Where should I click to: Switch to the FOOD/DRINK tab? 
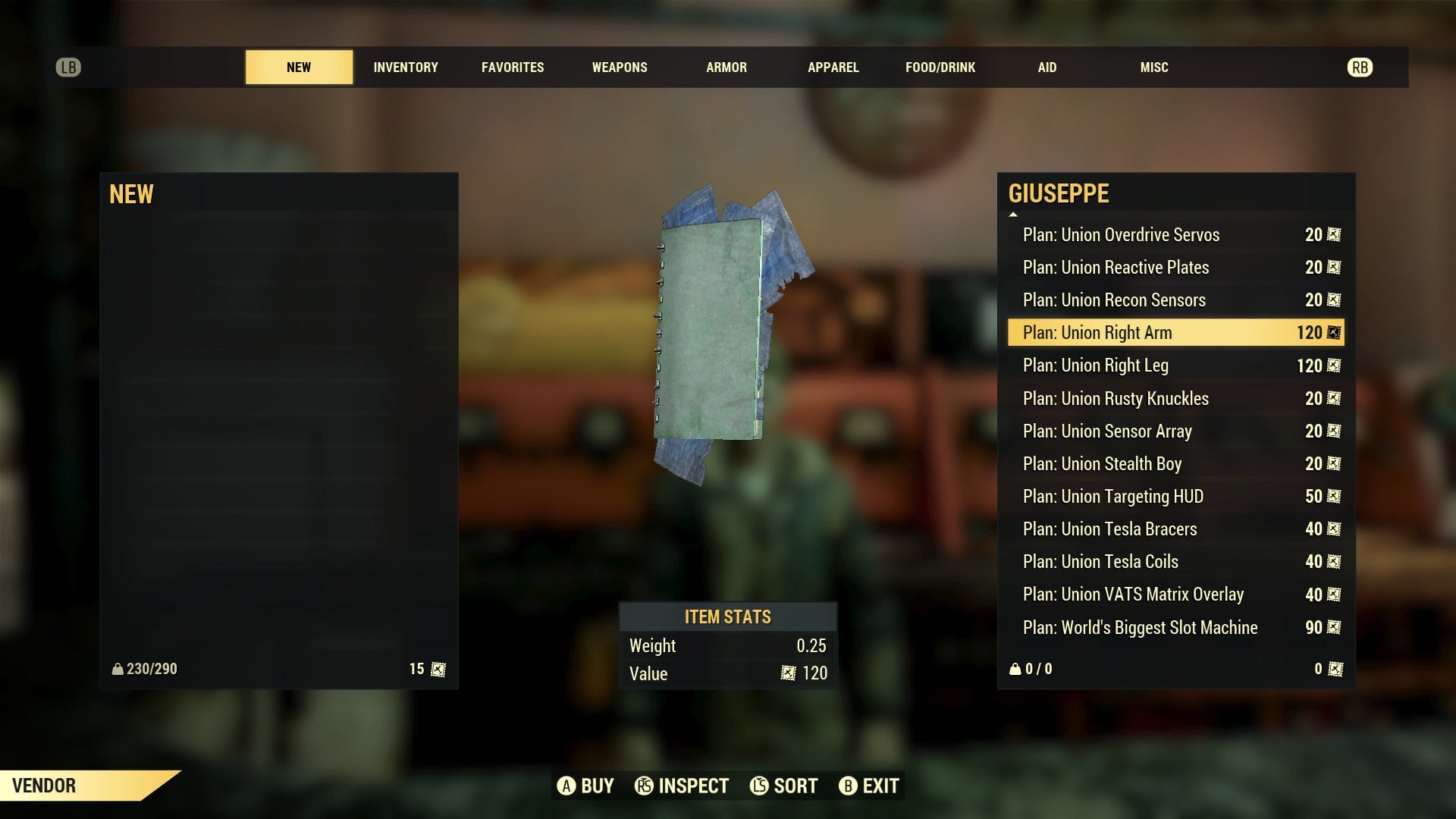[x=940, y=67]
